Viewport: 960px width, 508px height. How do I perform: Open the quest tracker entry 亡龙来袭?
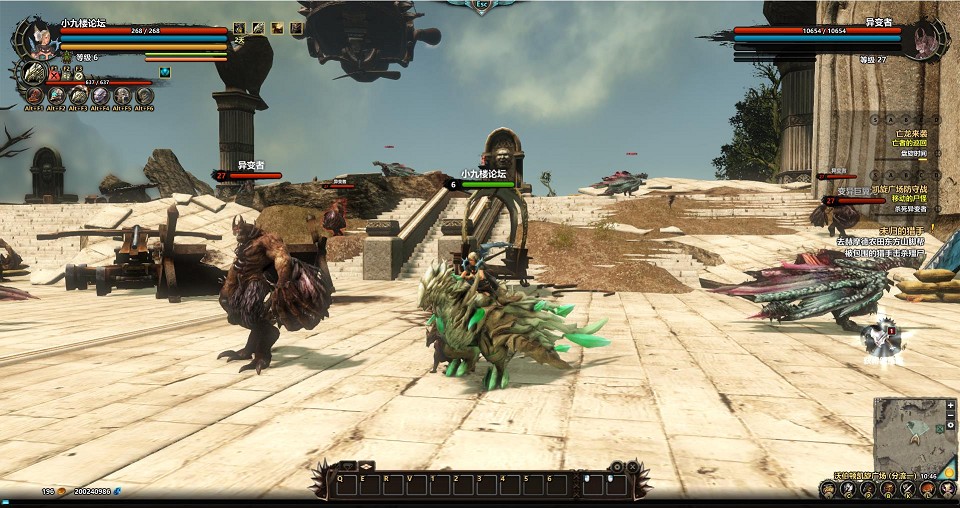pyautogui.click(x=910, y=133)
